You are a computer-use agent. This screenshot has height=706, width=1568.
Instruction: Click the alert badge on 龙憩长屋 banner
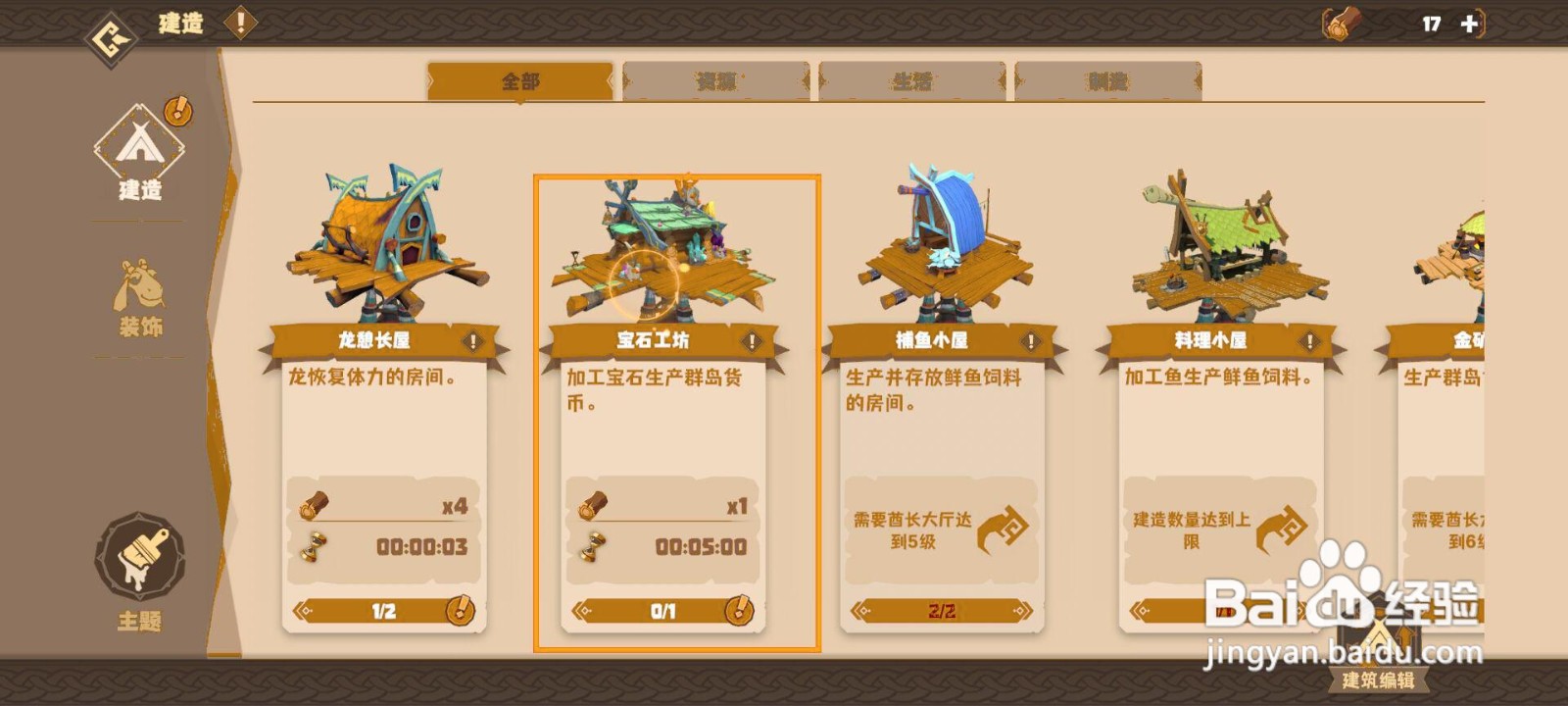pyautogui.click(x=475, y=340)
